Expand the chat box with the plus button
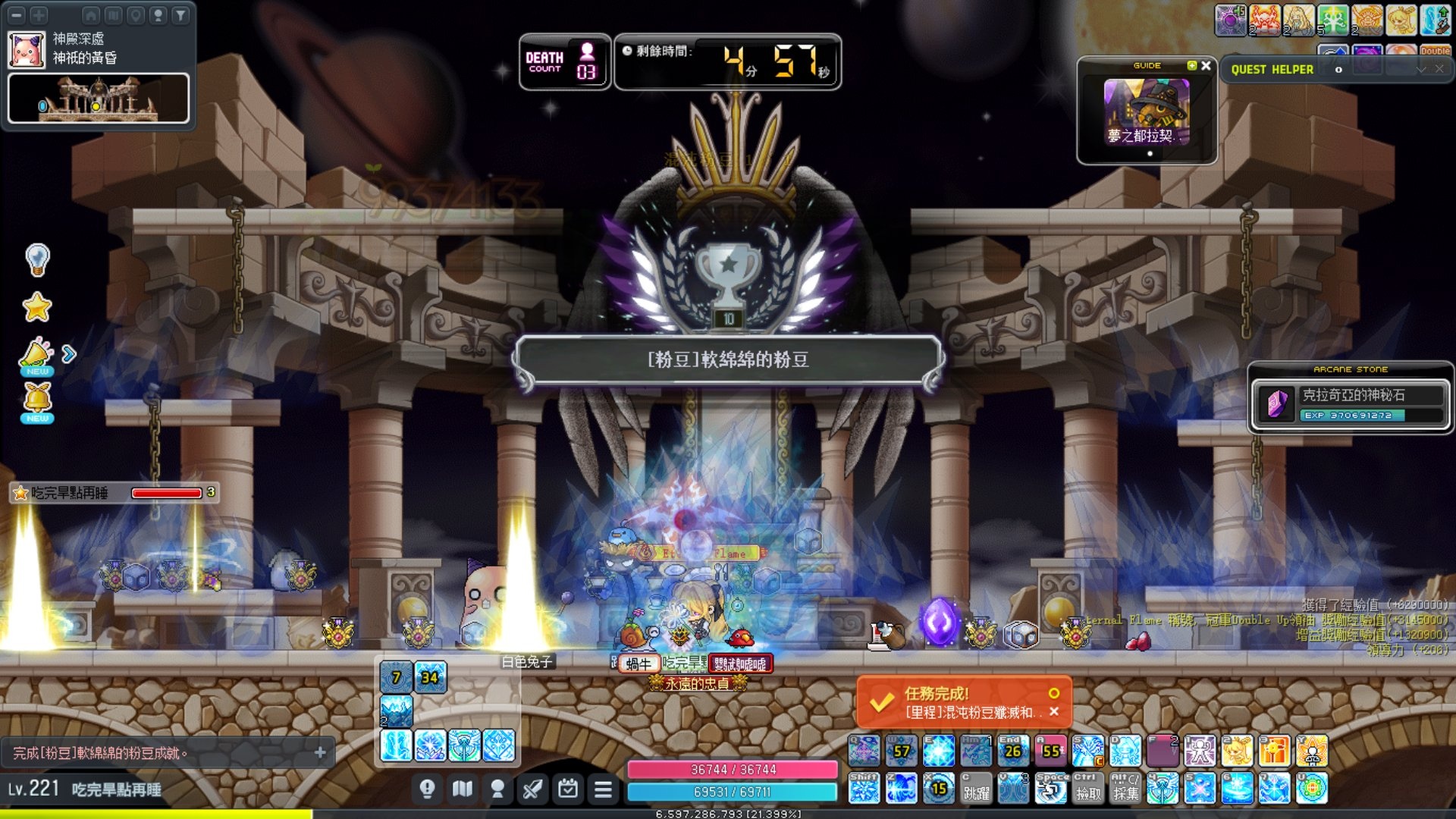Viewport: 1456px width, 819px height. click(x=320, y=752)
